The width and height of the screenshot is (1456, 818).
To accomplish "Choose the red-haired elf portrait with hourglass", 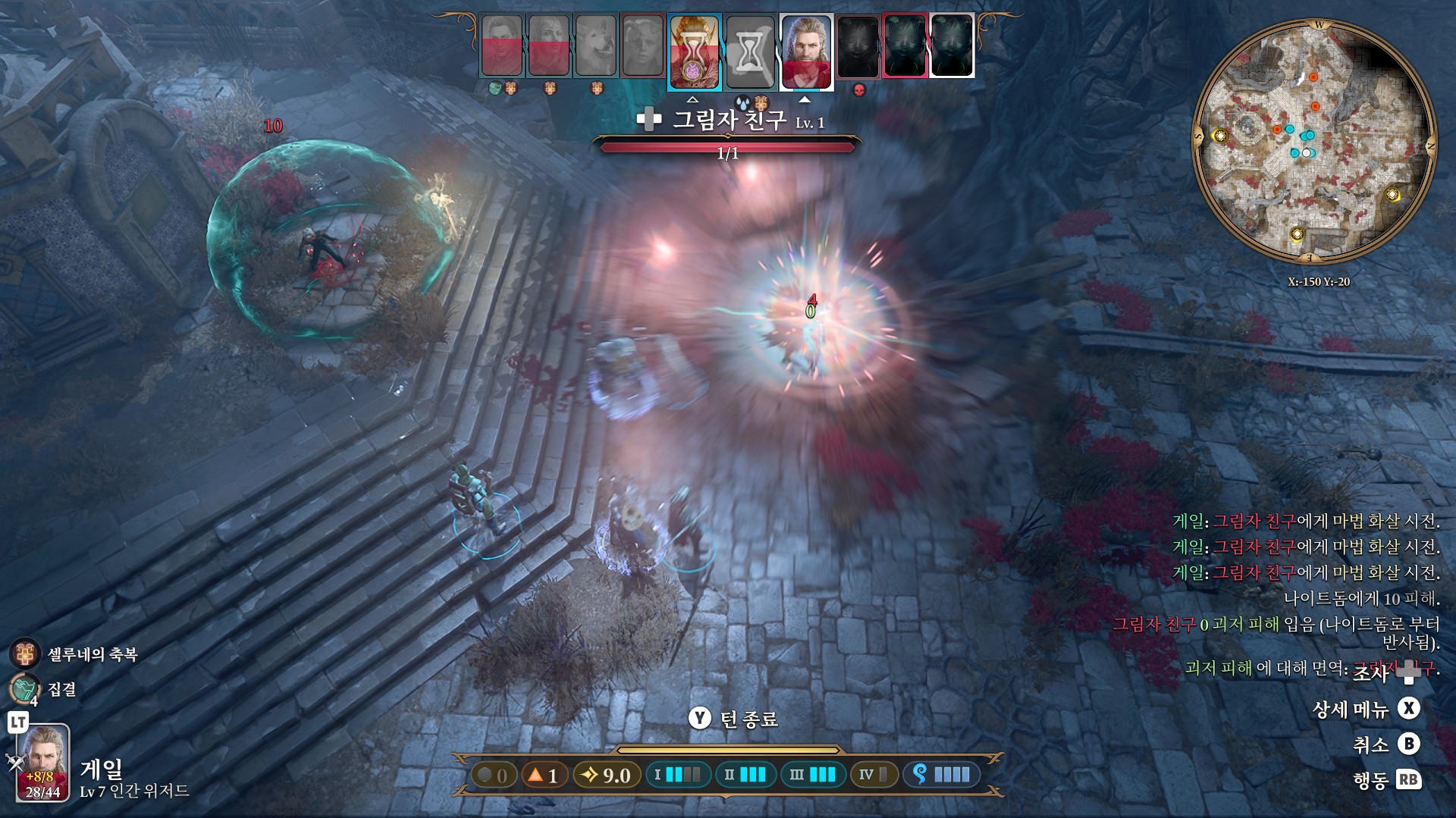I will coord(694,51).
